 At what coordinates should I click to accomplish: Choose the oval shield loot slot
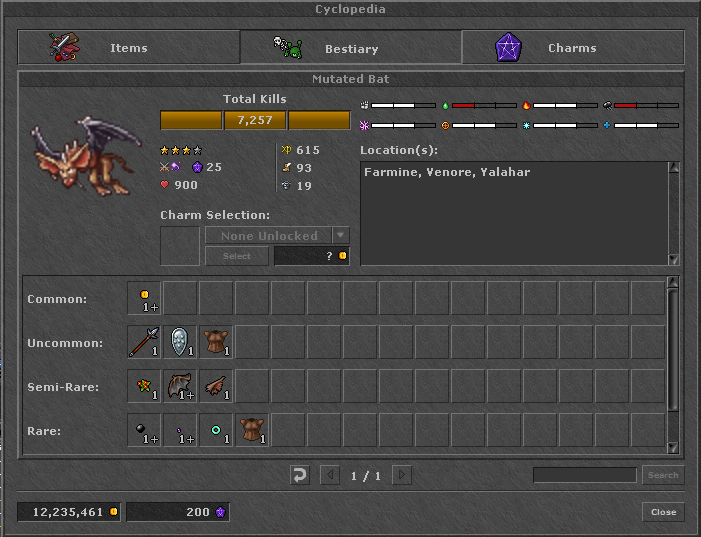pos(180,342)
